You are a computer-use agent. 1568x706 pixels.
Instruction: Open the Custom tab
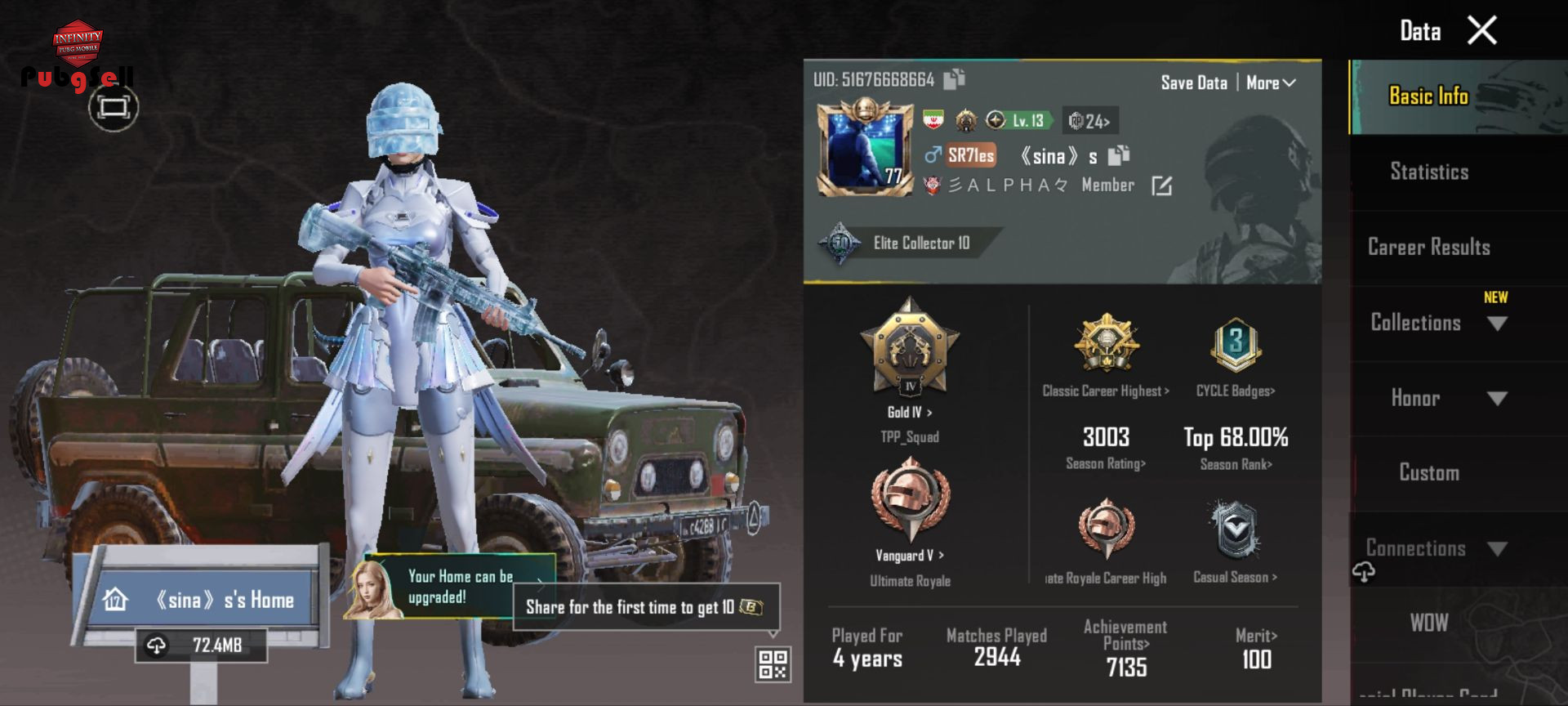point(1429,472)
